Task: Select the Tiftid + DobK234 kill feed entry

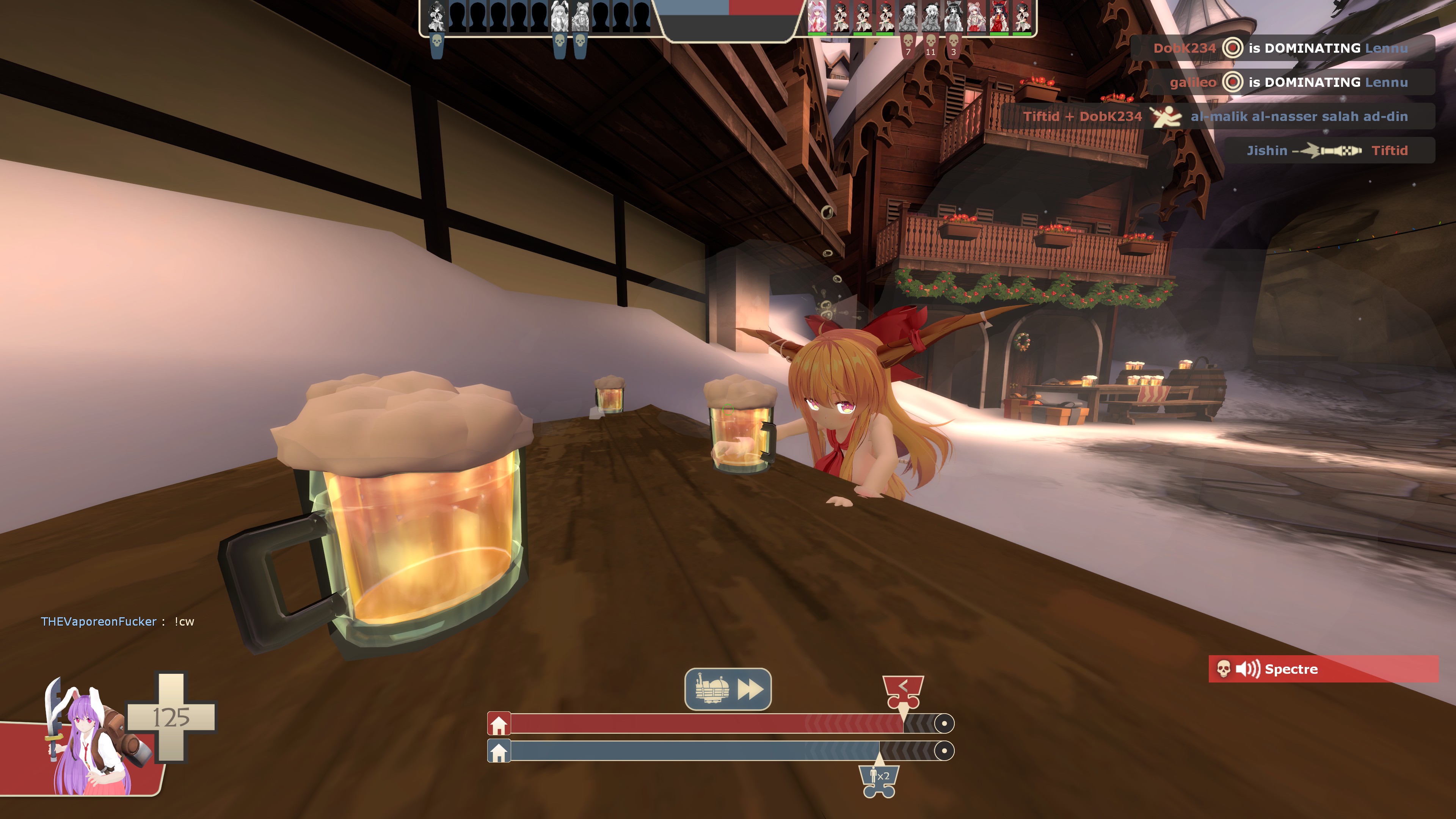Action: (1215, 116)
